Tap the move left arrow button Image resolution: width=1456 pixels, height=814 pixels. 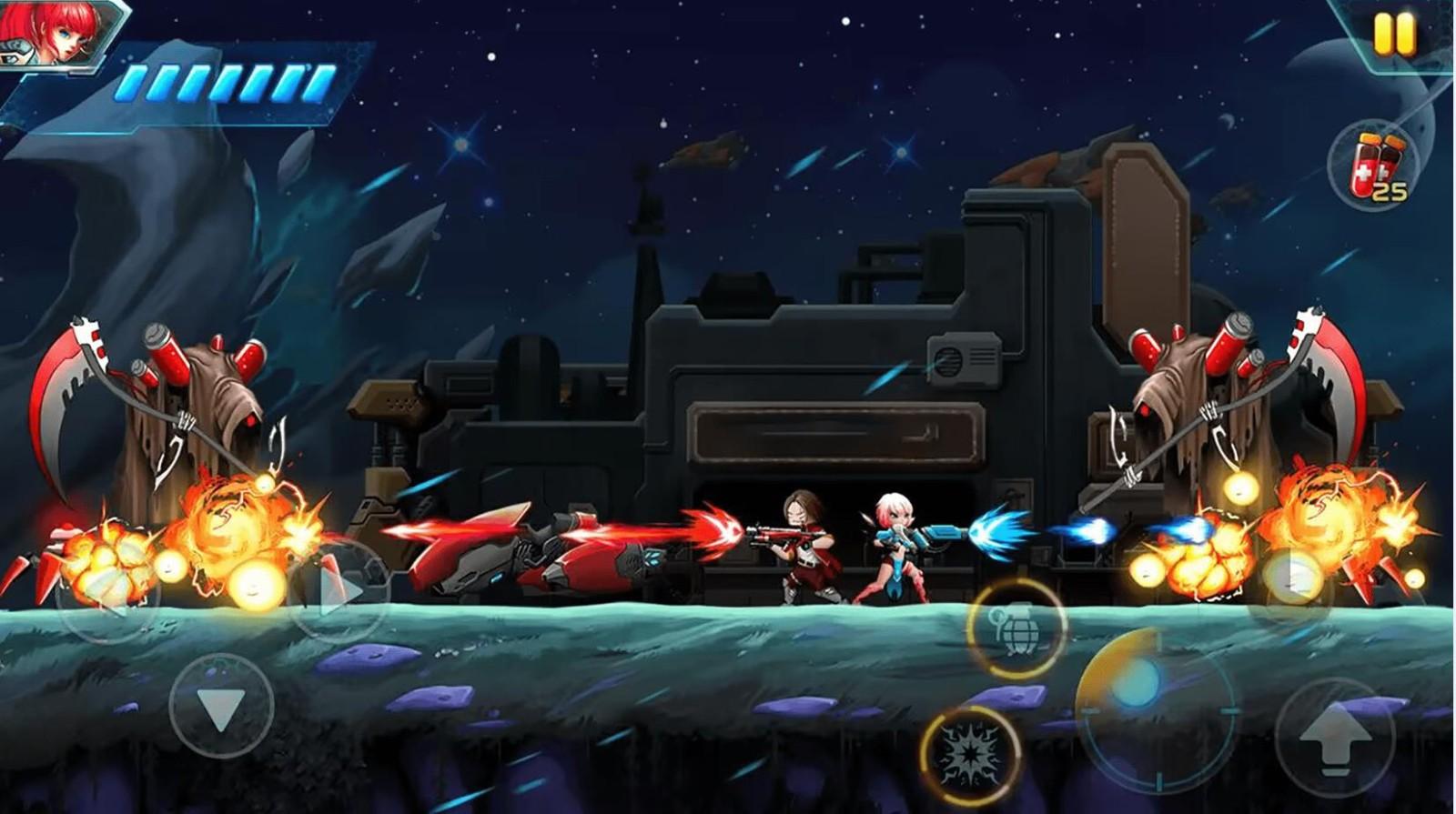(107, 593)
